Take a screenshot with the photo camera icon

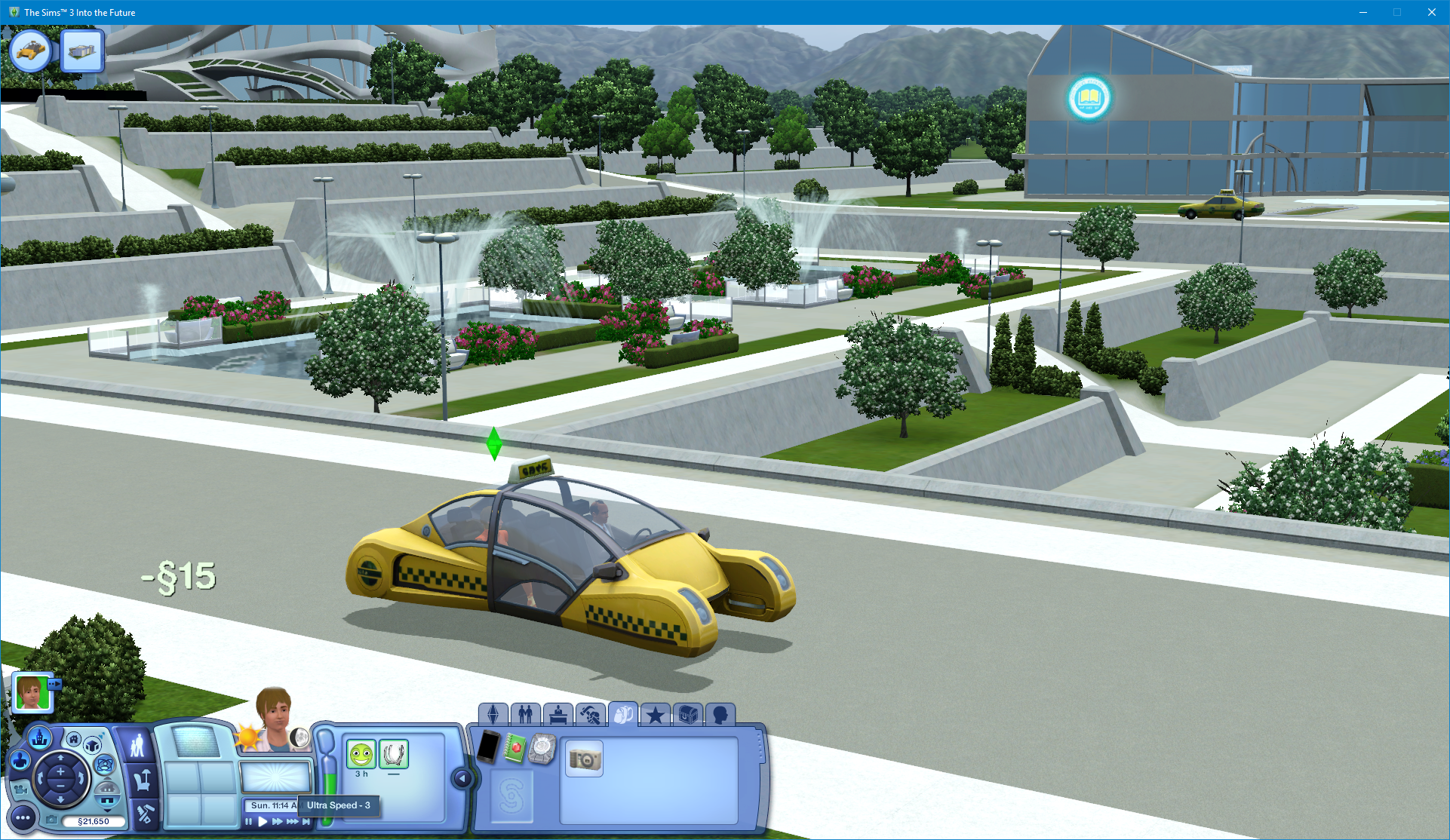click(x=52, y=820)
